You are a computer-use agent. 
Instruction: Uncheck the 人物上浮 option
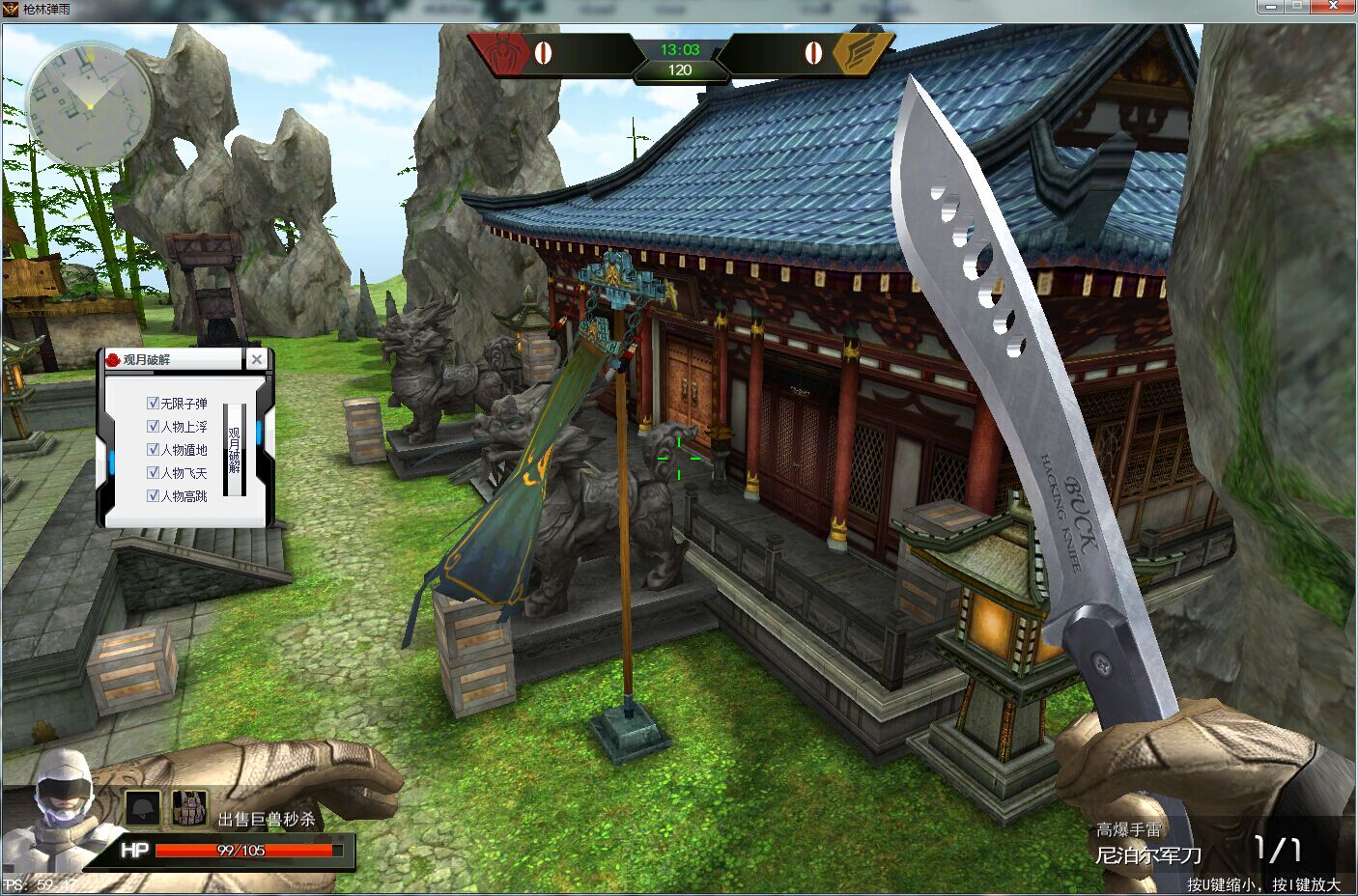point(153,426)
